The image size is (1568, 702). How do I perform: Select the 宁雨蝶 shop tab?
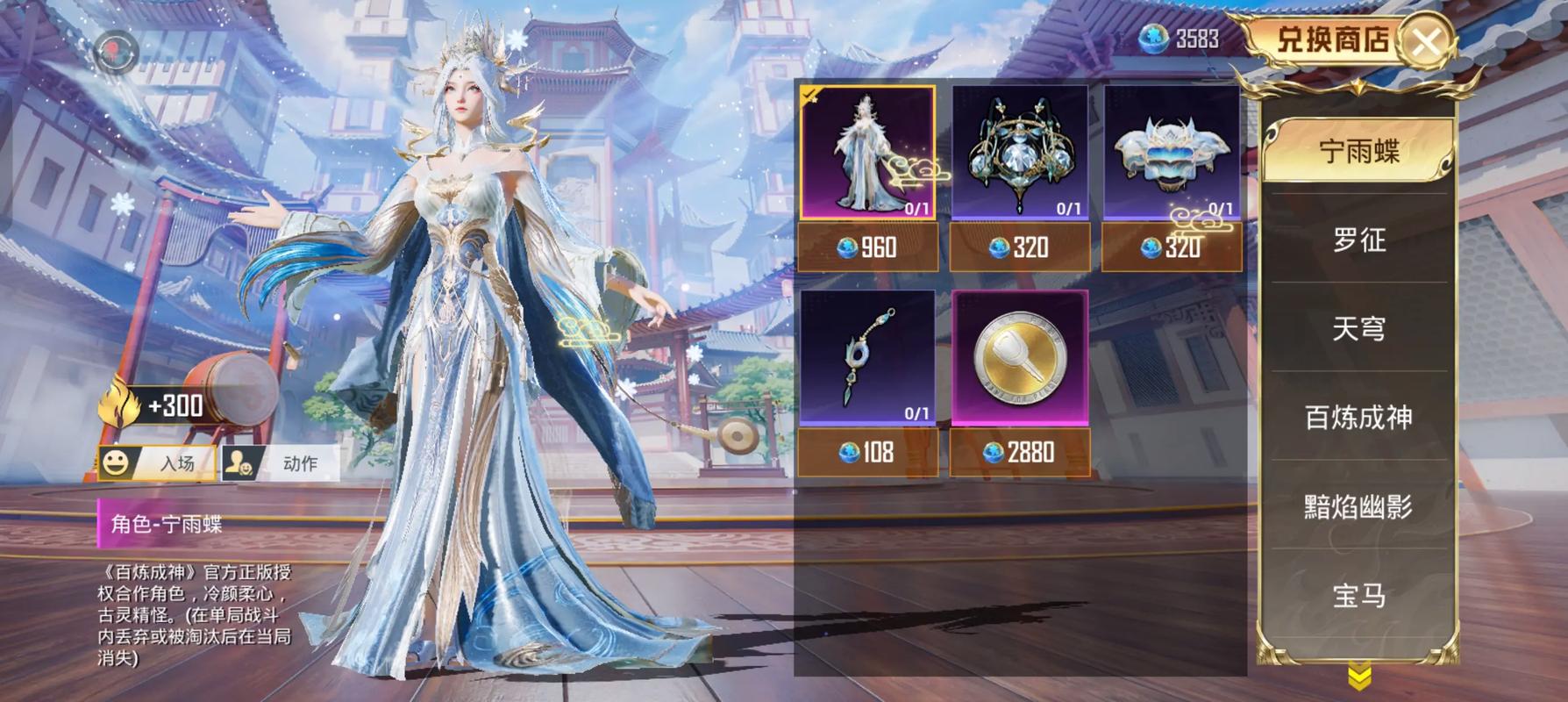coord(1358,152)
